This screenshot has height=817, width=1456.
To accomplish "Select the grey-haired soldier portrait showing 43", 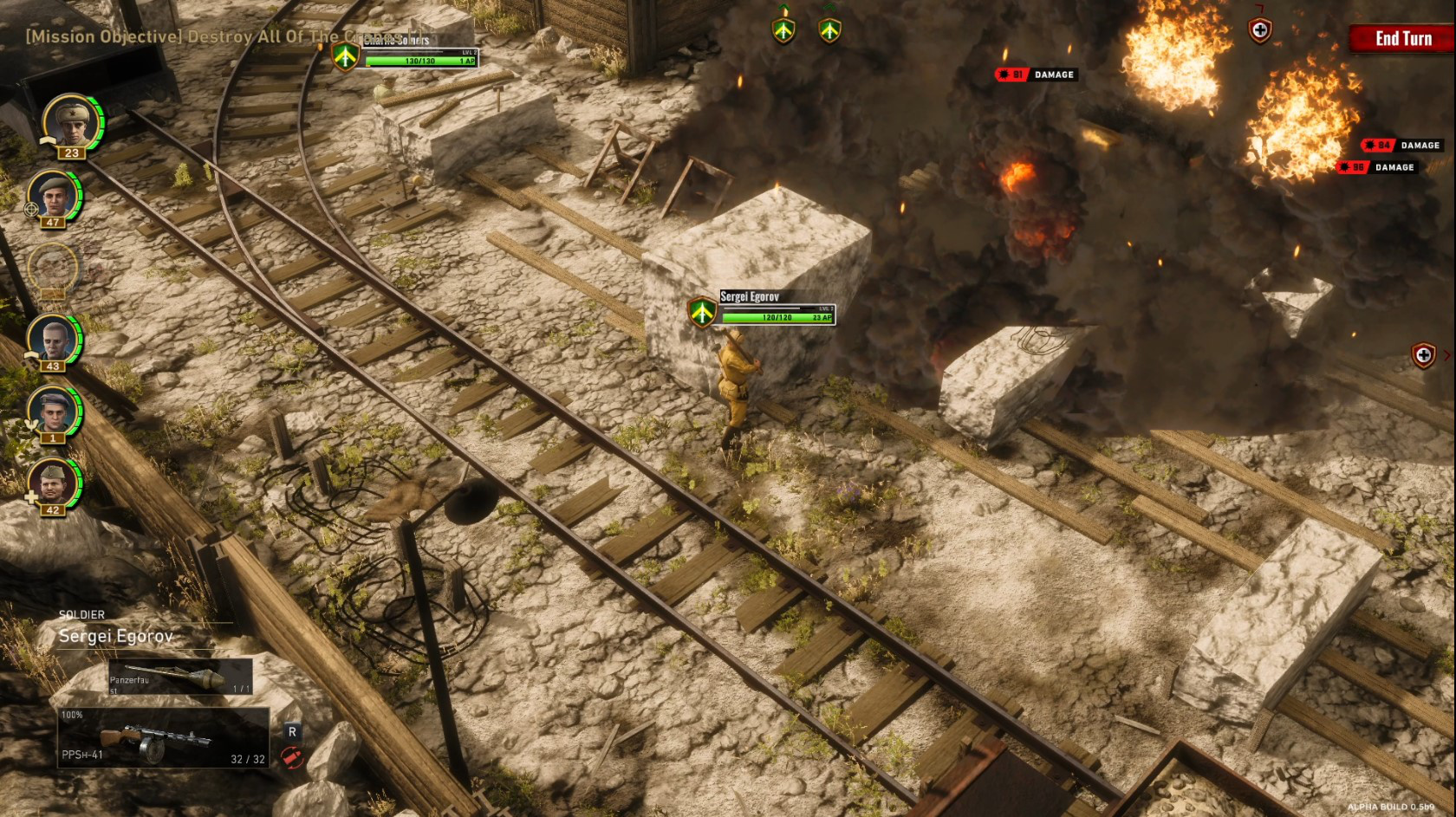I will pyautogui.click(x=53, y=339).
